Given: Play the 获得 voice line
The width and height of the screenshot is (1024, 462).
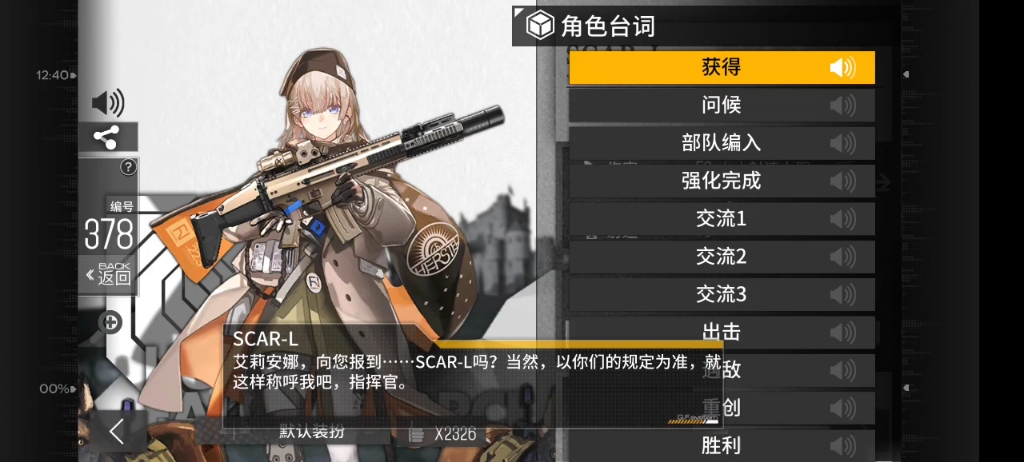Looking at the screenshot, I should click(x=721, y=67).
